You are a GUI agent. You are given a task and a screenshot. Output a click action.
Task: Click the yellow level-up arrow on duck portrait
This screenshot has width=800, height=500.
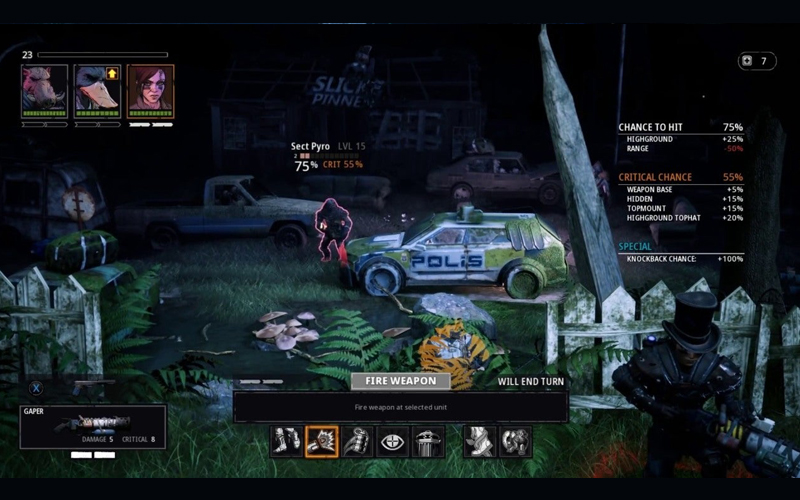(112, 74)
